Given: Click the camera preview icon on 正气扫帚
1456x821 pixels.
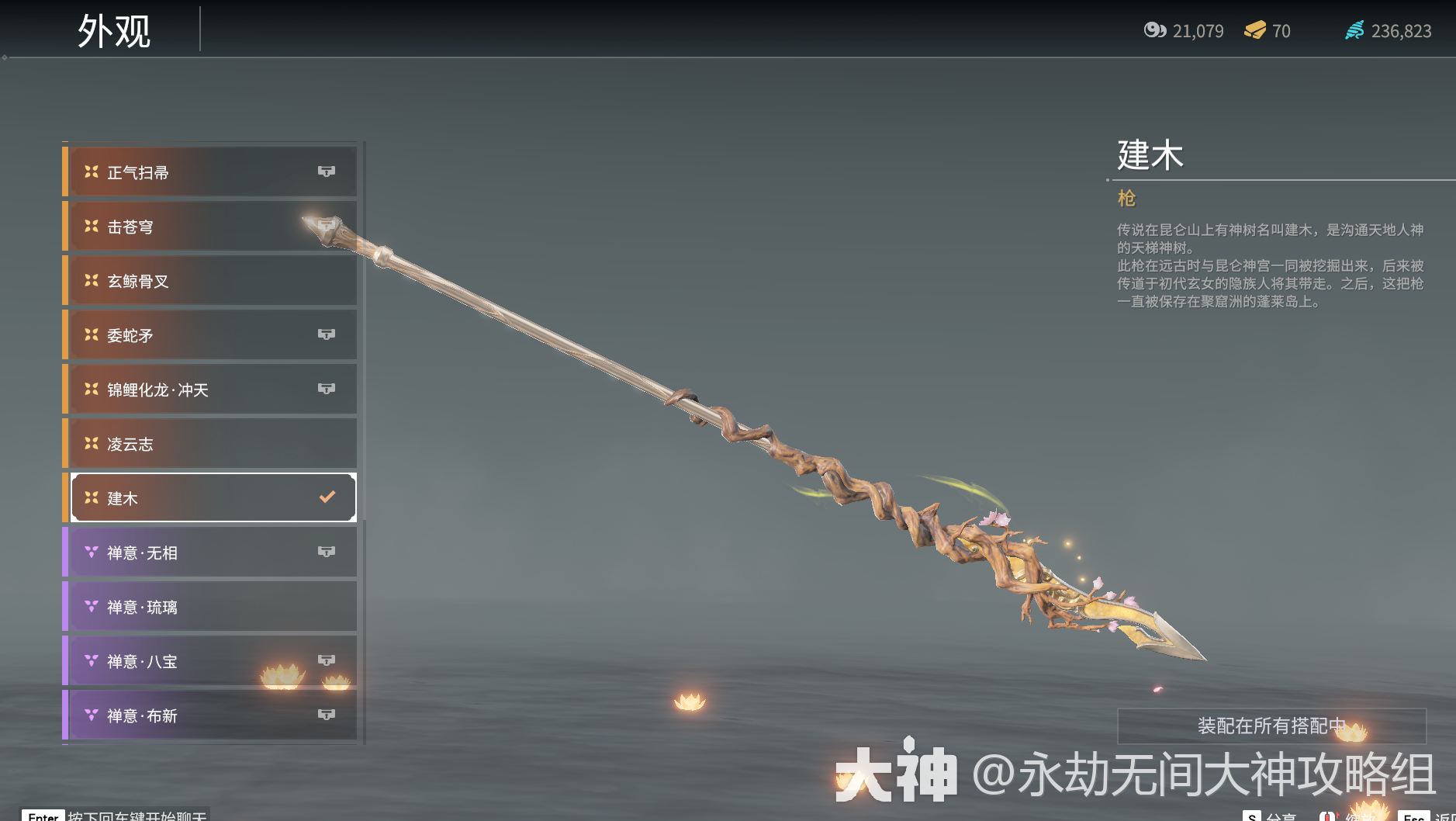Looking at the screenshot, I should [x=327, y=171].
